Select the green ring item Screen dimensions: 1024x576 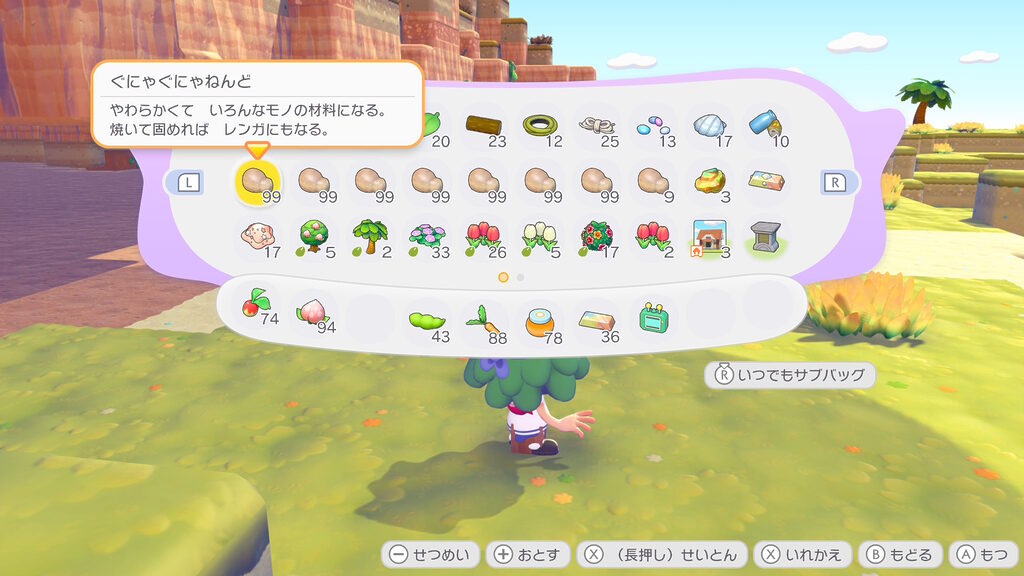pos(540,127)
